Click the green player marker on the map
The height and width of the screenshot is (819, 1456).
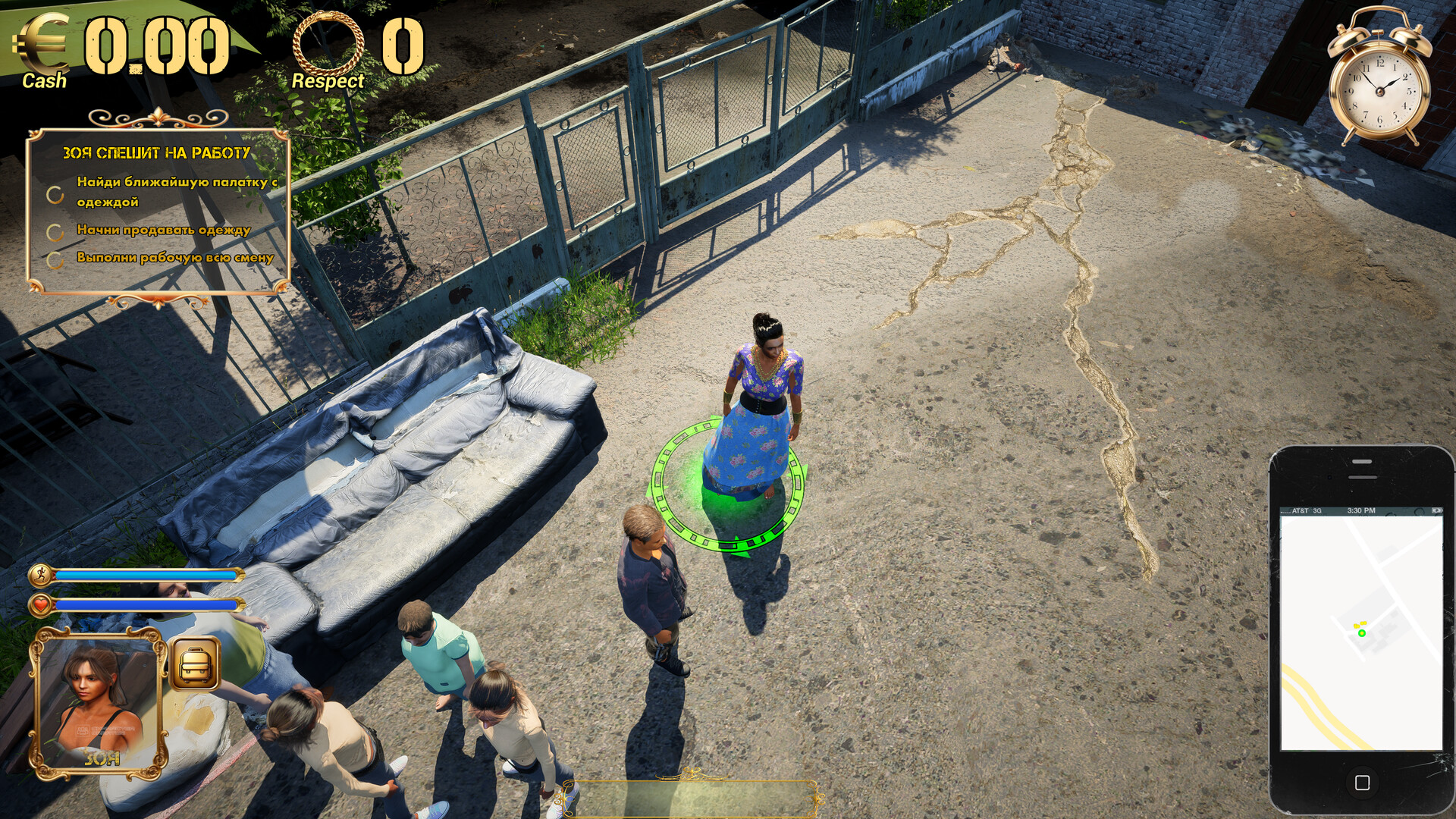1362,633
